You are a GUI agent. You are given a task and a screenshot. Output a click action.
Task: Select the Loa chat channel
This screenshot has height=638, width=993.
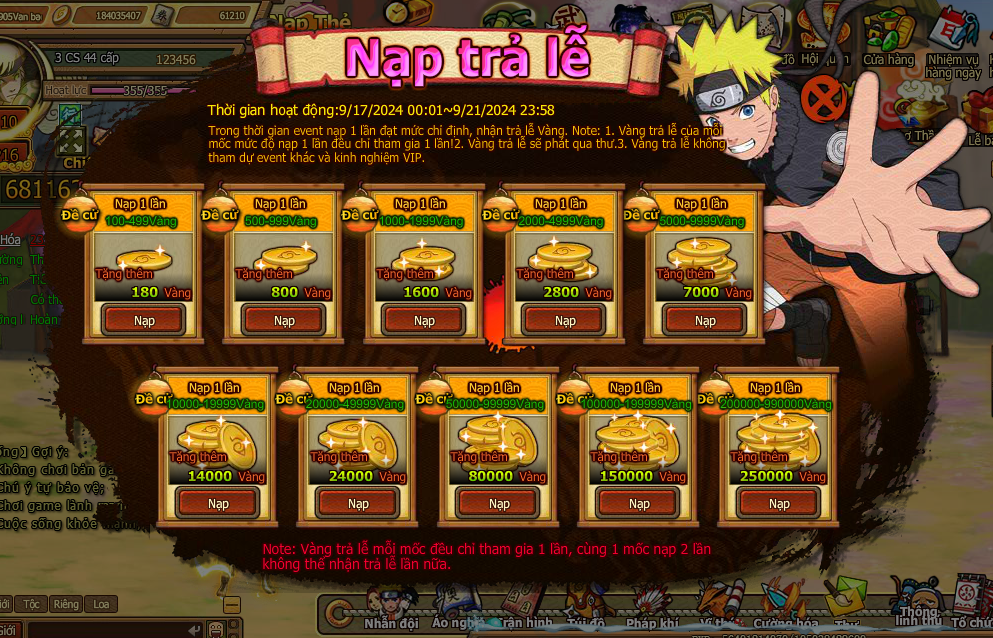(x=101, y=604)
